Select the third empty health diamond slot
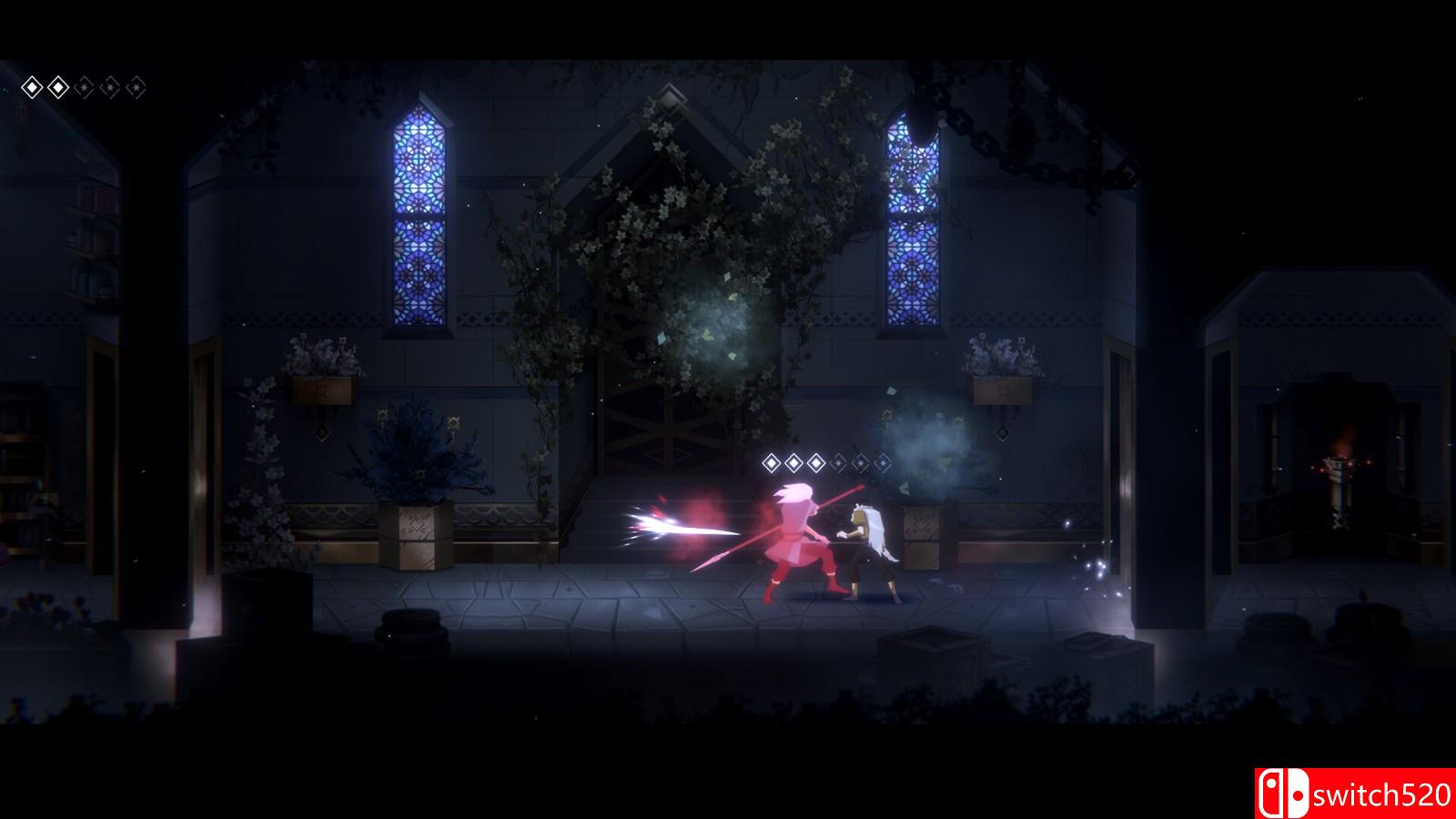 (84, 87)
